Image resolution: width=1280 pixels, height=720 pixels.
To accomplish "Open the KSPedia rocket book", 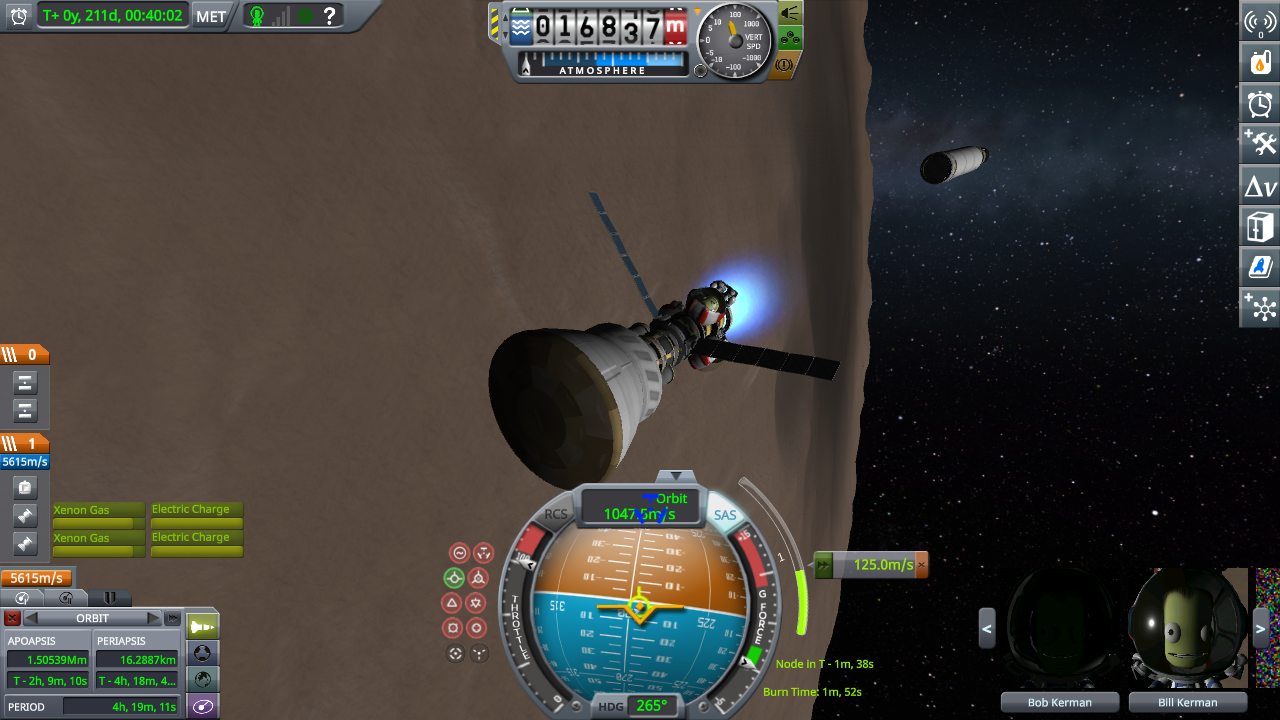I will tap(1260, 268).
